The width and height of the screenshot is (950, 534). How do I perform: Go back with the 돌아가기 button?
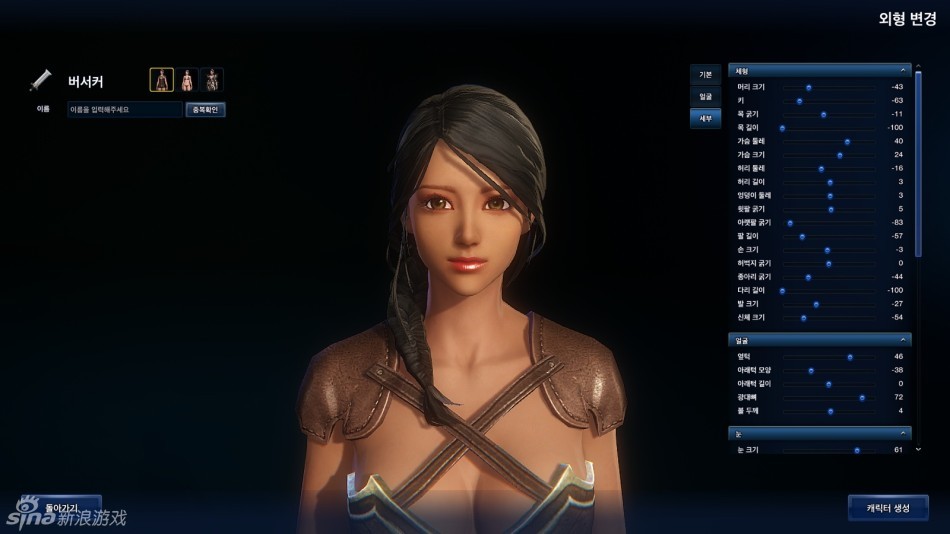pyautogui.click(x=62, y=508)
